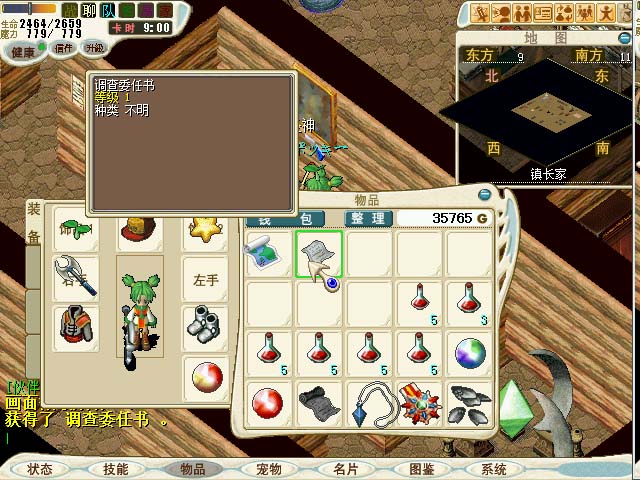The height and width of the screenshot is (480, 640).
Task: Open the 名片 name card menu
Action: coord(345,468)
